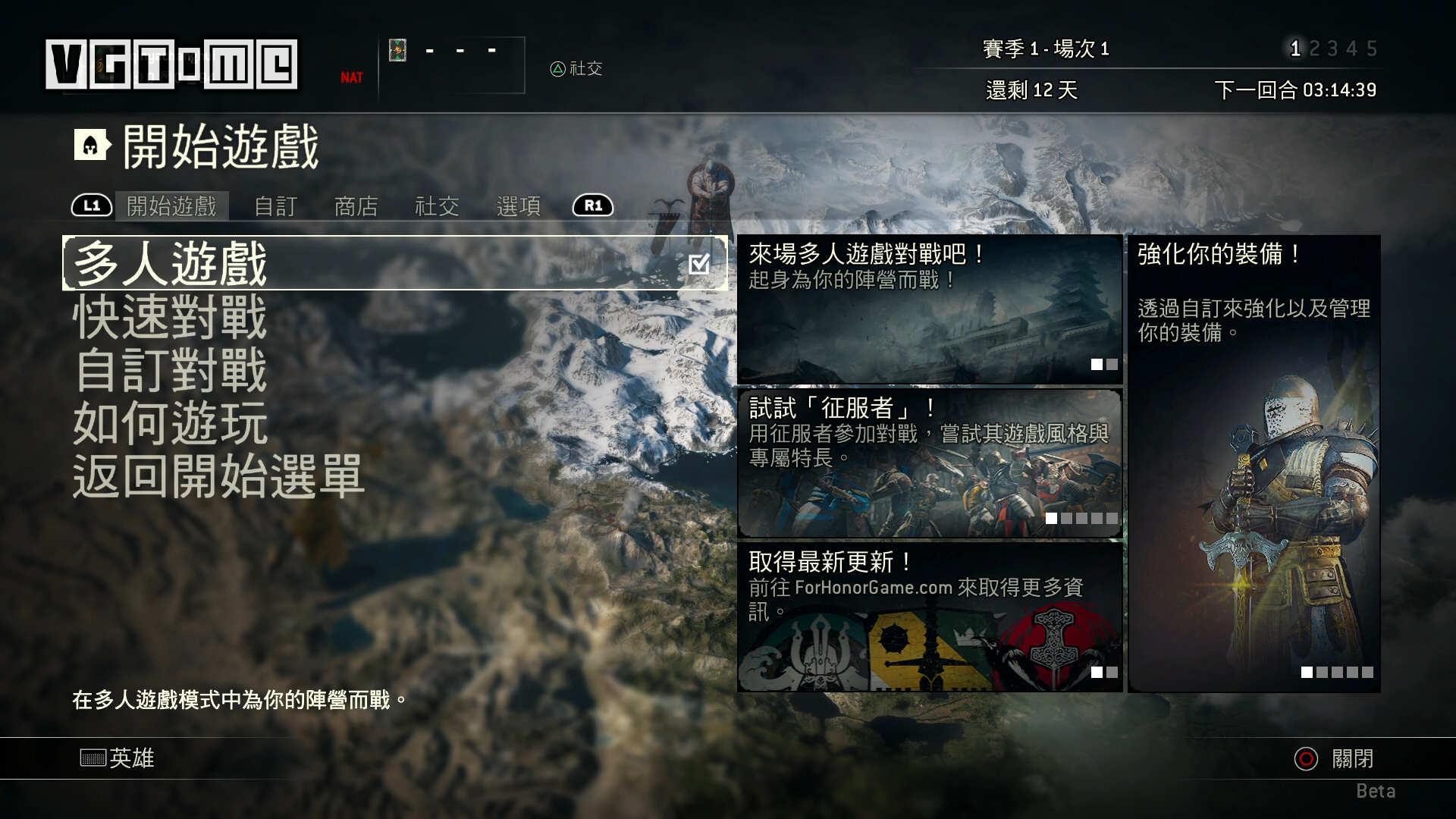The height and width of the screenshot is (819, 1456).
Task: Click the second pagination dot on 強化你的裝備 card
Action: 1323,673
